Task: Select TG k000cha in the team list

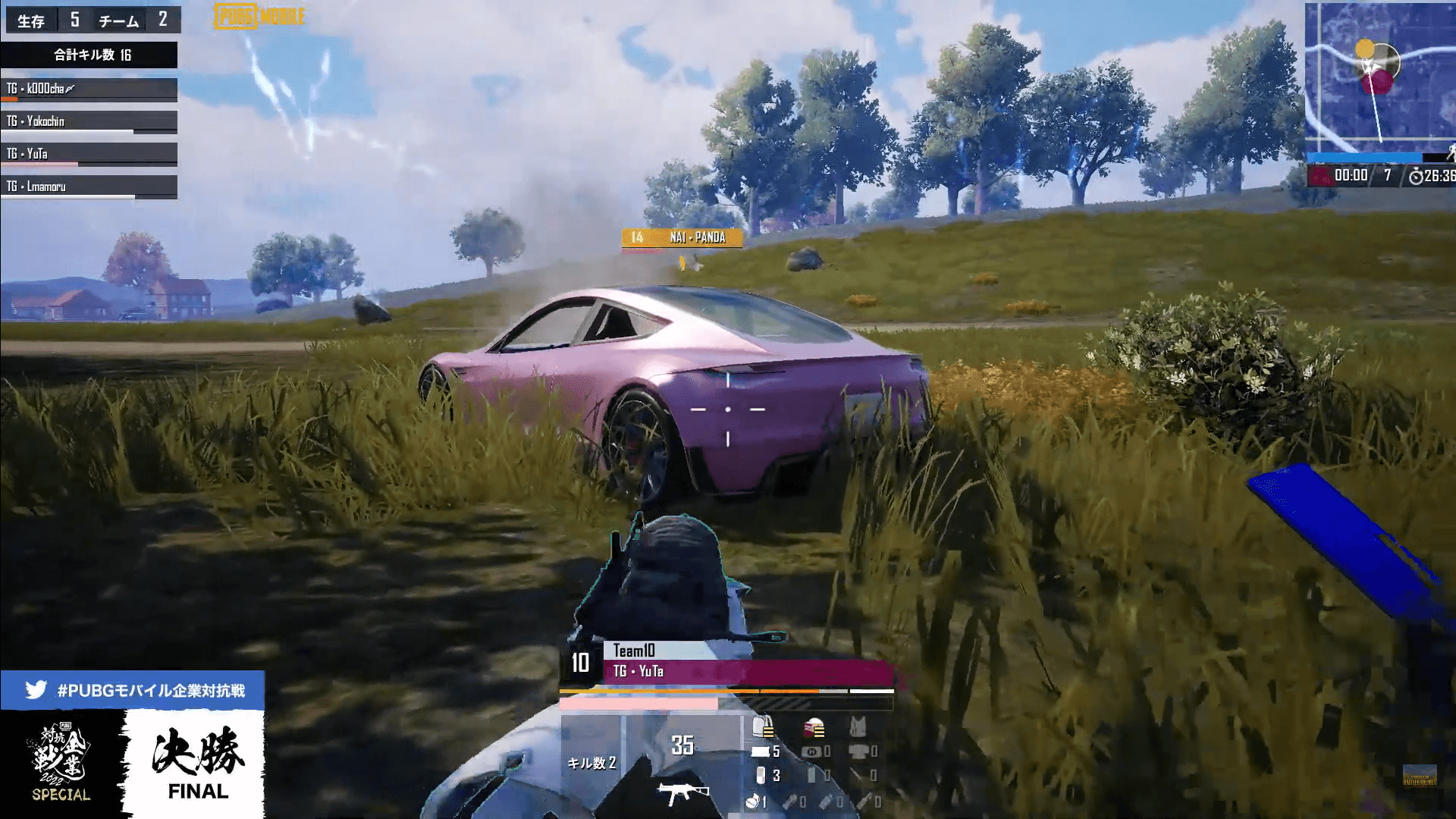Action: point(89,89)
